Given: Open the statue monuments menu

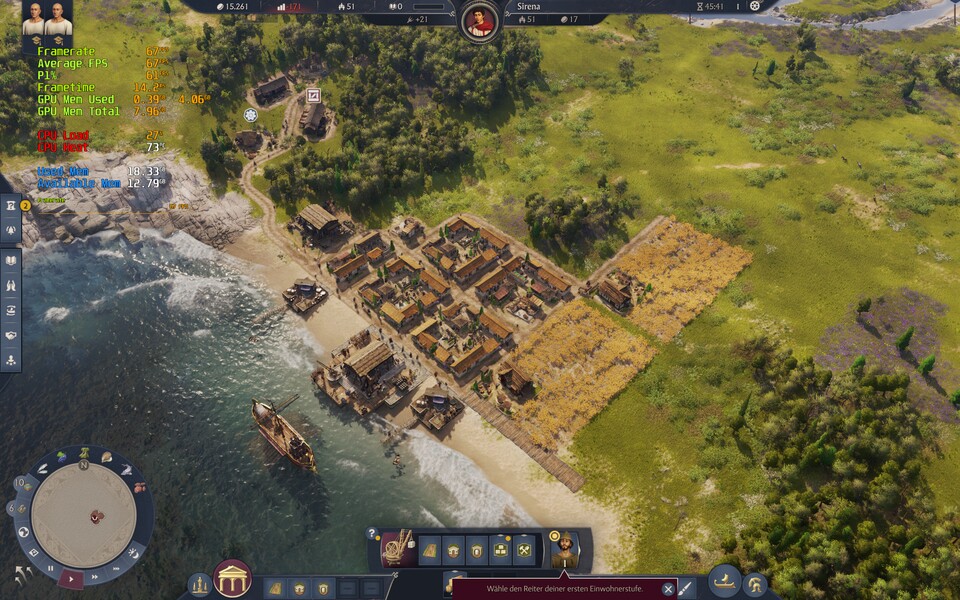Looking at the screenshot, I should [x=200, y=585].
